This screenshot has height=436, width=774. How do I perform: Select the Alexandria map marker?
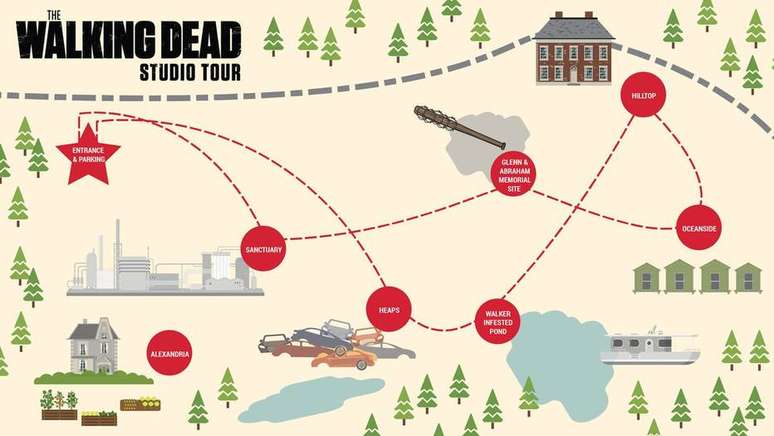(168, 353)
